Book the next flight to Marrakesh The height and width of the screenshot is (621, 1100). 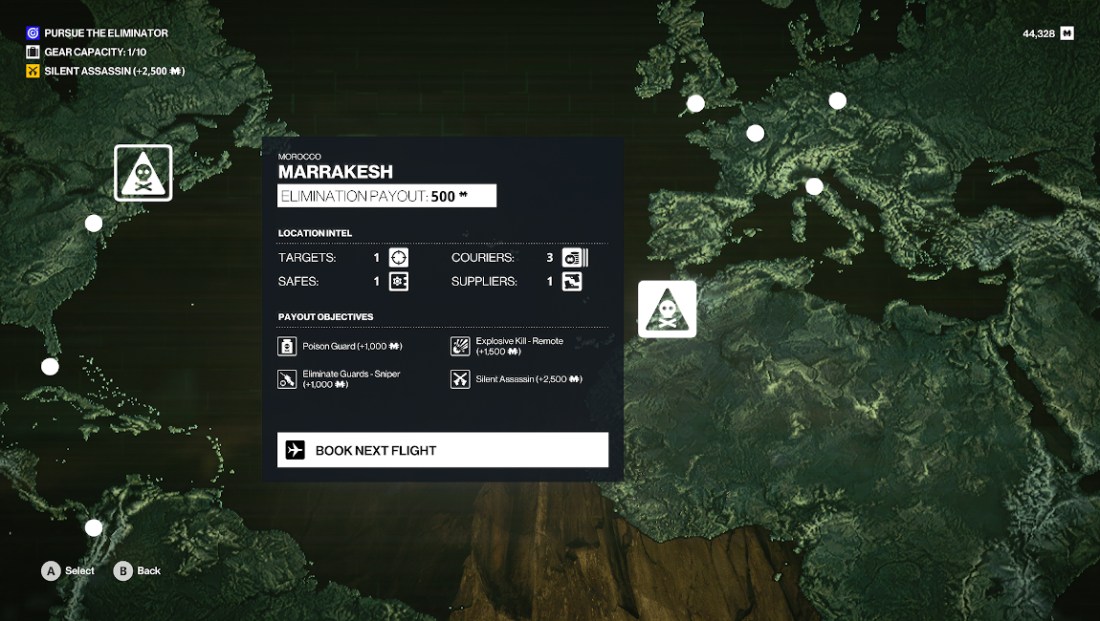pos(442,450)
